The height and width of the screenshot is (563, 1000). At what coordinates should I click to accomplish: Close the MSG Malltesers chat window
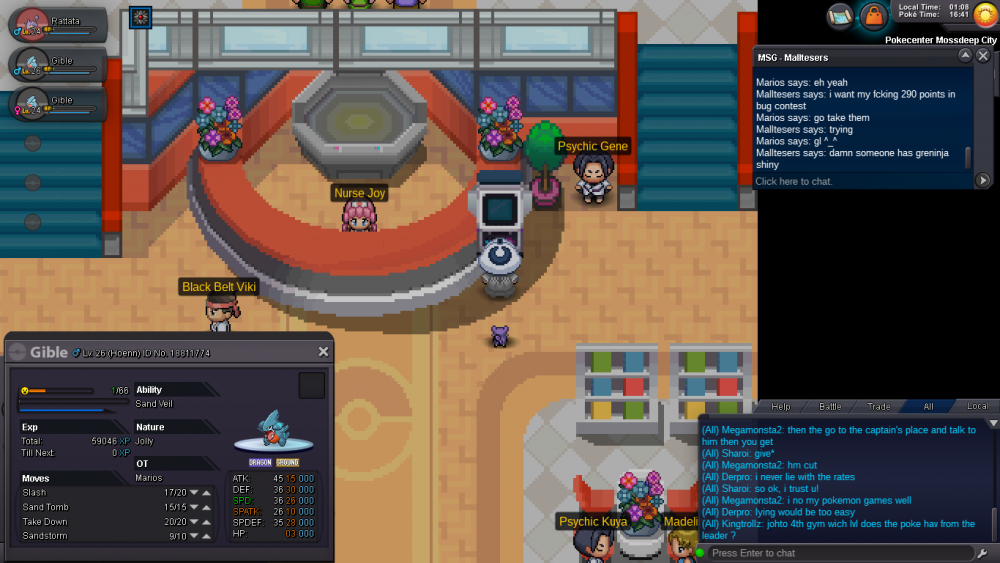[x=984, y=56]
